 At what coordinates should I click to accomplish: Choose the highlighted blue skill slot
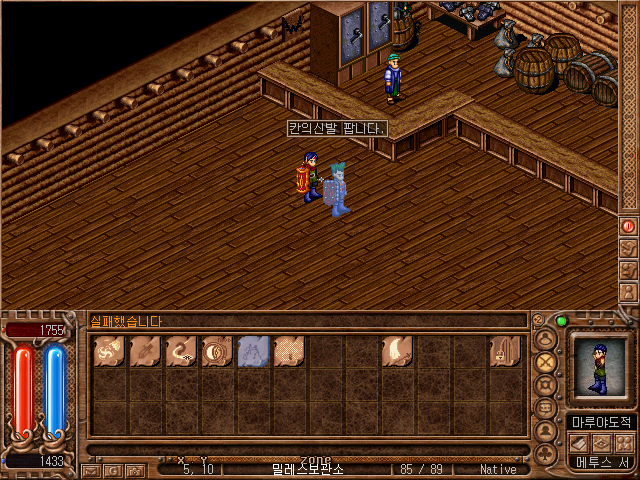[252, 351]
